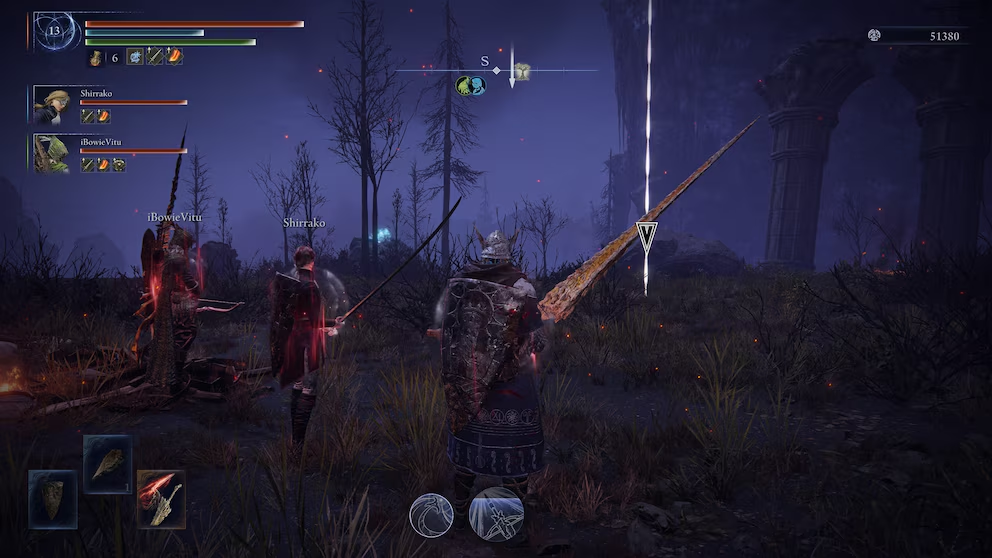Click the triangular waypoint marker on the light beam
The height and width of the screenshot is (558, 992).
(x=647, y=237)
